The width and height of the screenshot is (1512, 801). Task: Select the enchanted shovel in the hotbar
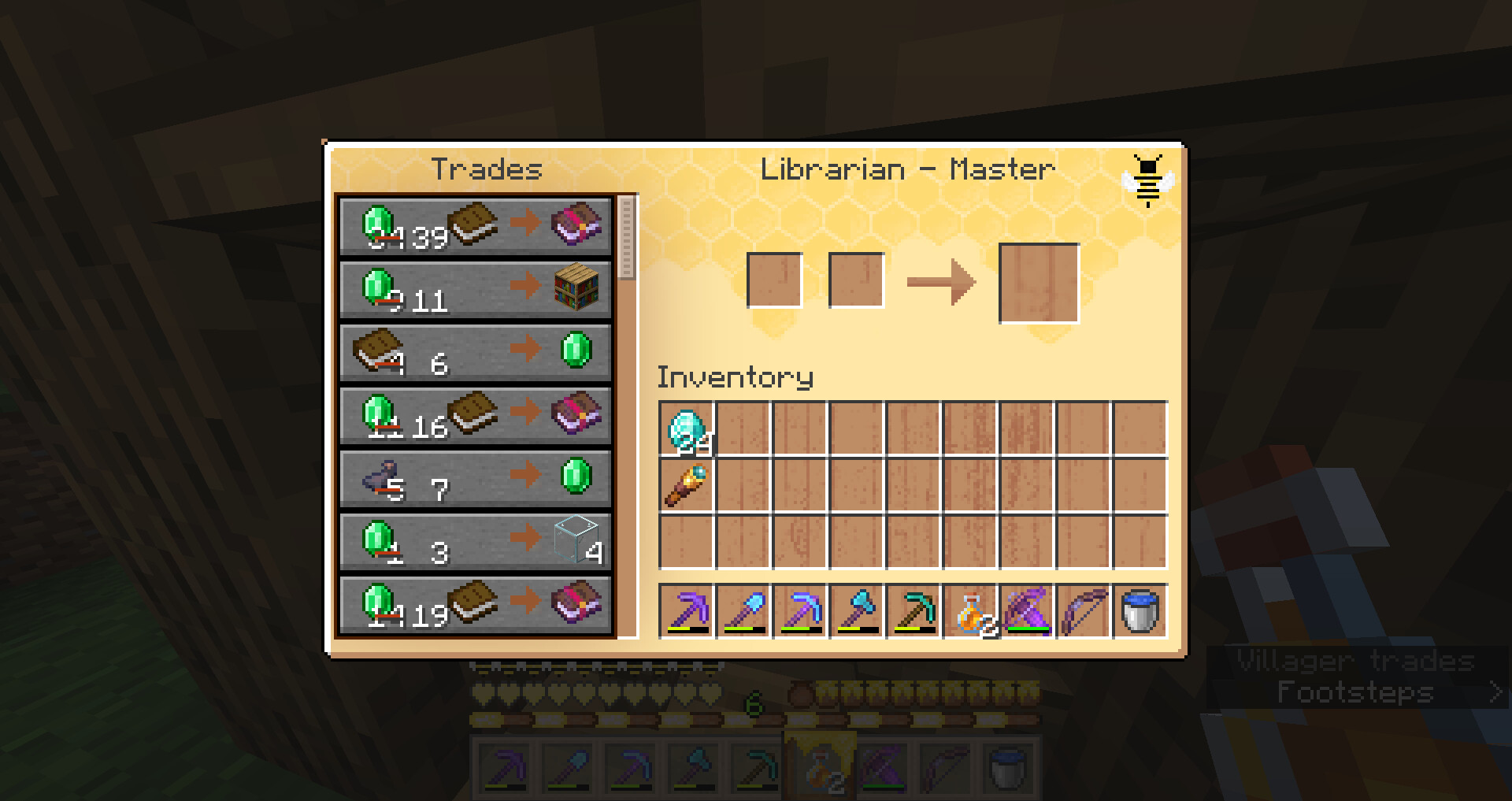pos(743,611)
